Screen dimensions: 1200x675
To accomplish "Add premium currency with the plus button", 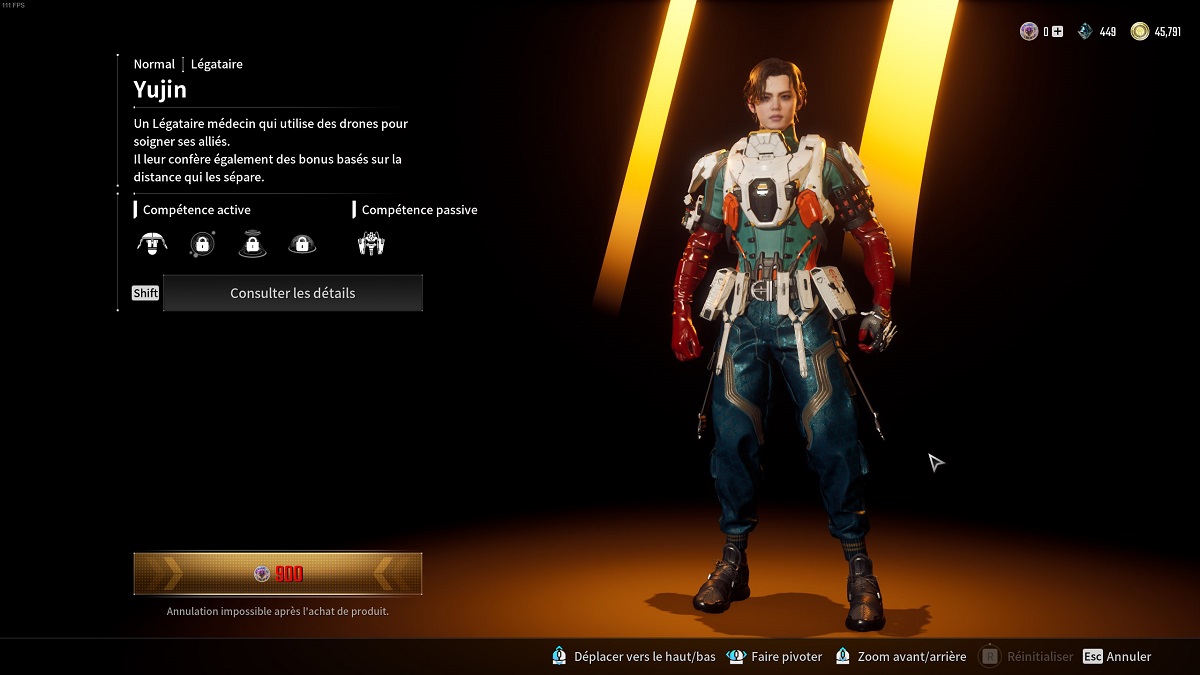I will [1057, 32].
